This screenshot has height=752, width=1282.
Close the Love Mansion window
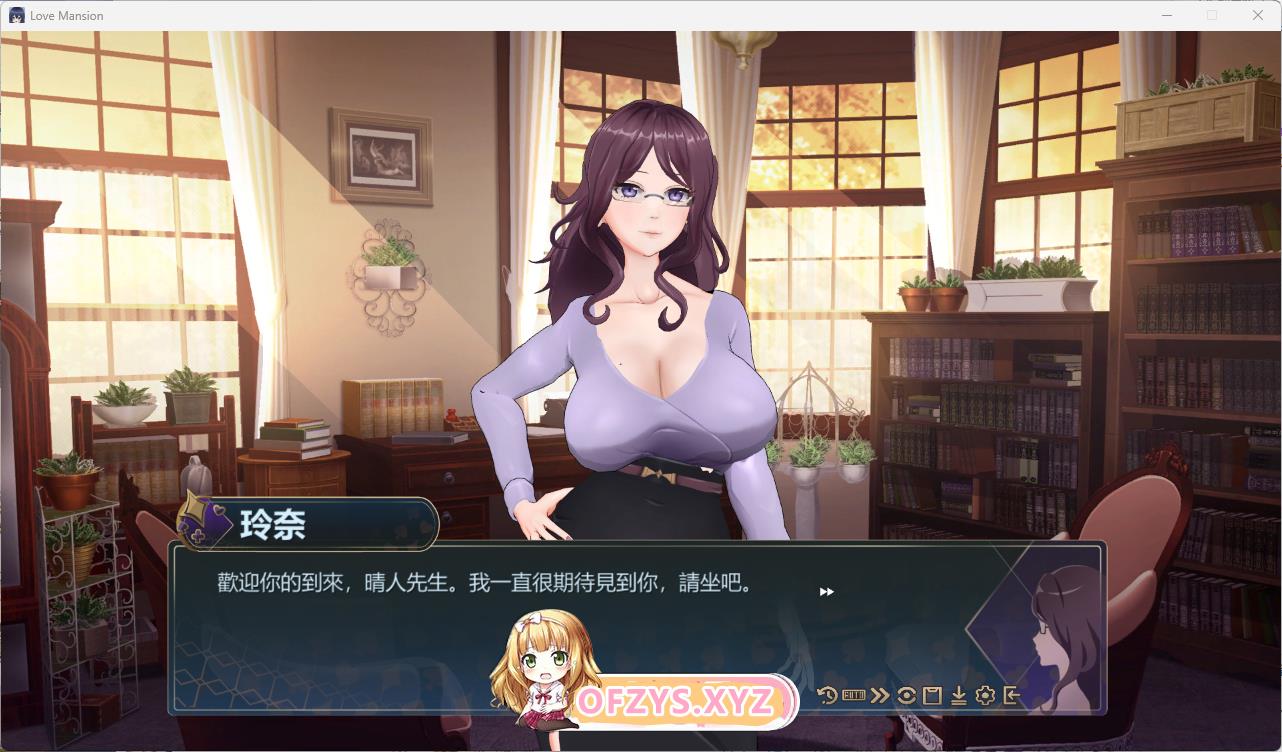[1258, 15]
